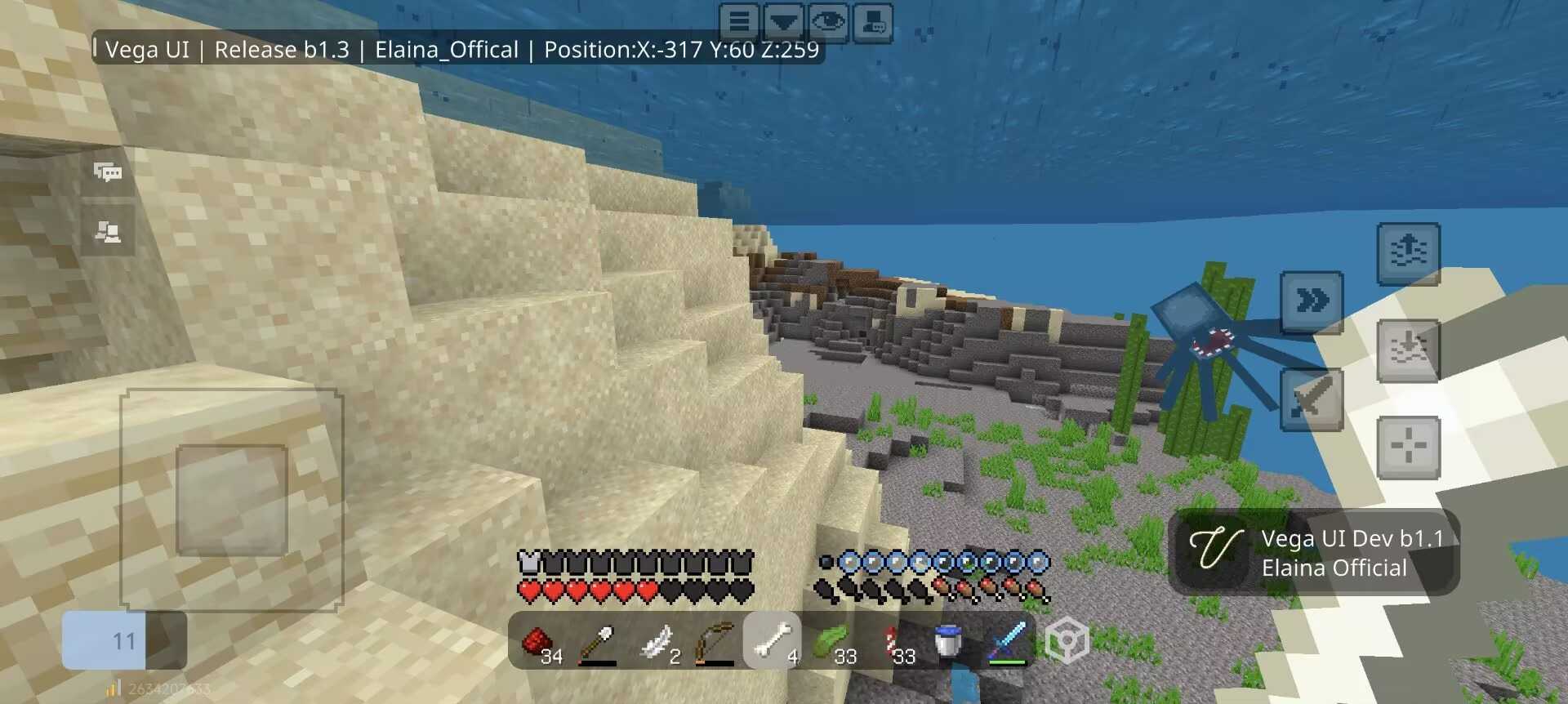Tap the swim down button
1568x704 pixels.
pyautogui.click(x=1408, y=350)
